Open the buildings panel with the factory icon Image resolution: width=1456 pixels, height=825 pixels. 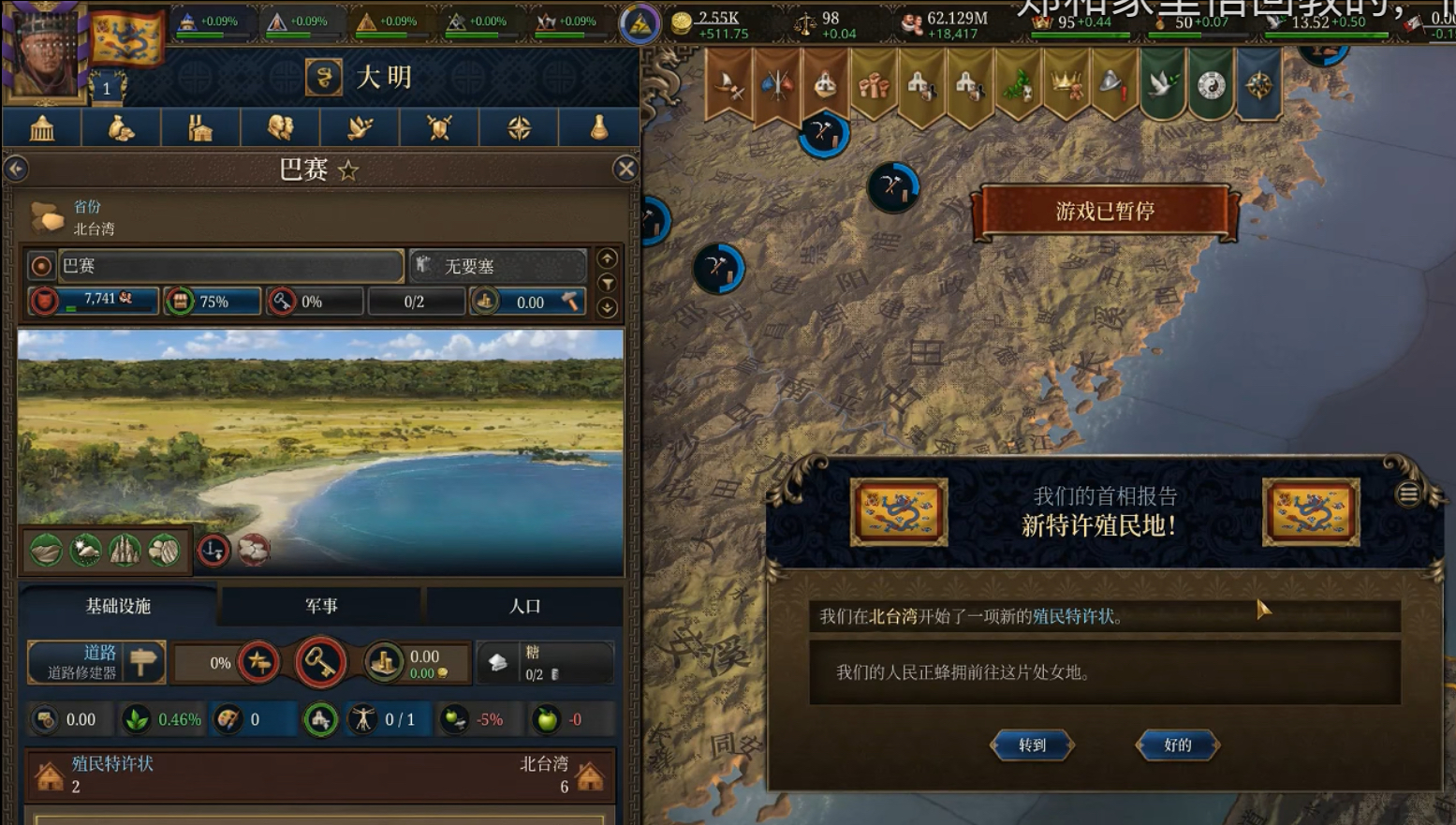(200, 127)
